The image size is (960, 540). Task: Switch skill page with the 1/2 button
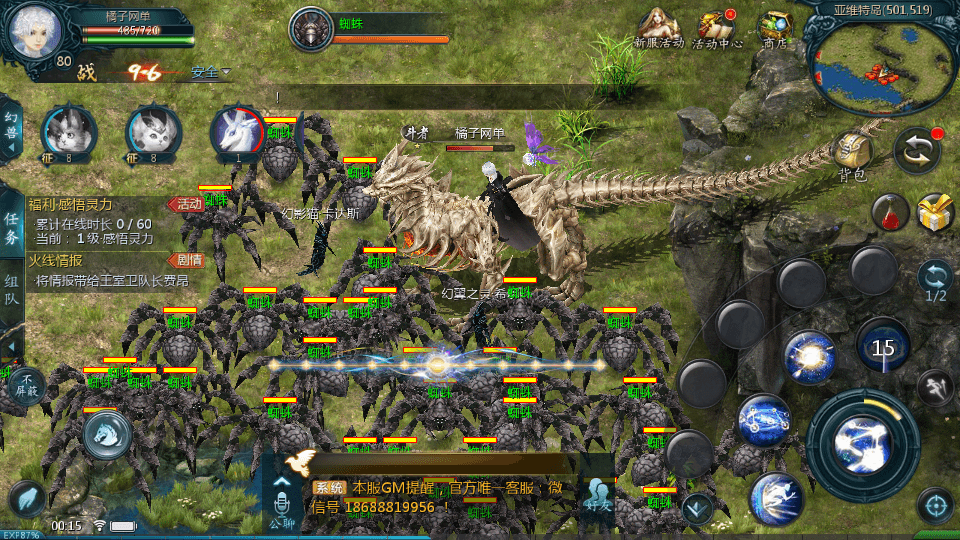pos(935,281)
